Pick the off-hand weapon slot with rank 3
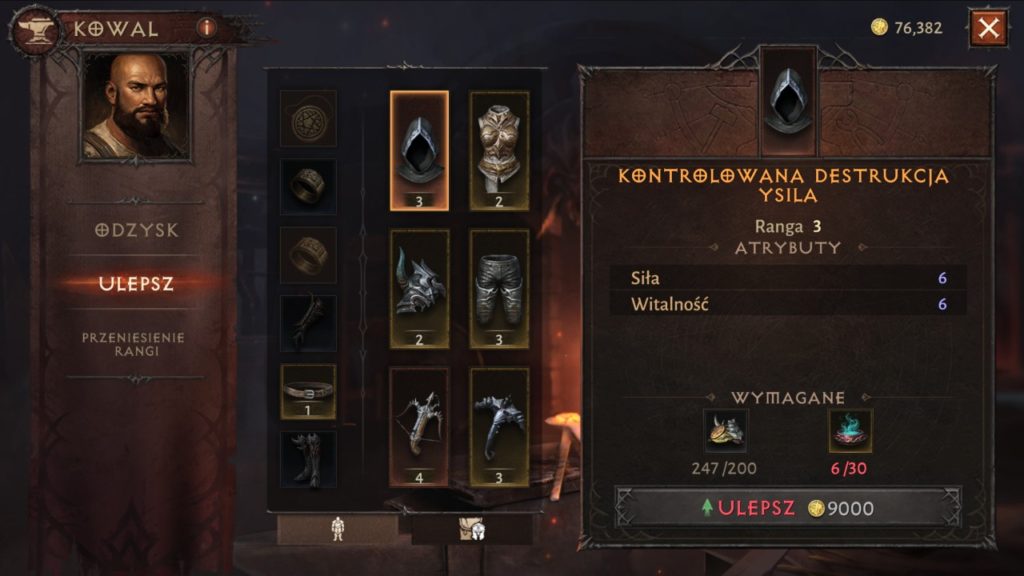Screen dimensions: 1024x576 pyautogui.click(x=499, y=426)
